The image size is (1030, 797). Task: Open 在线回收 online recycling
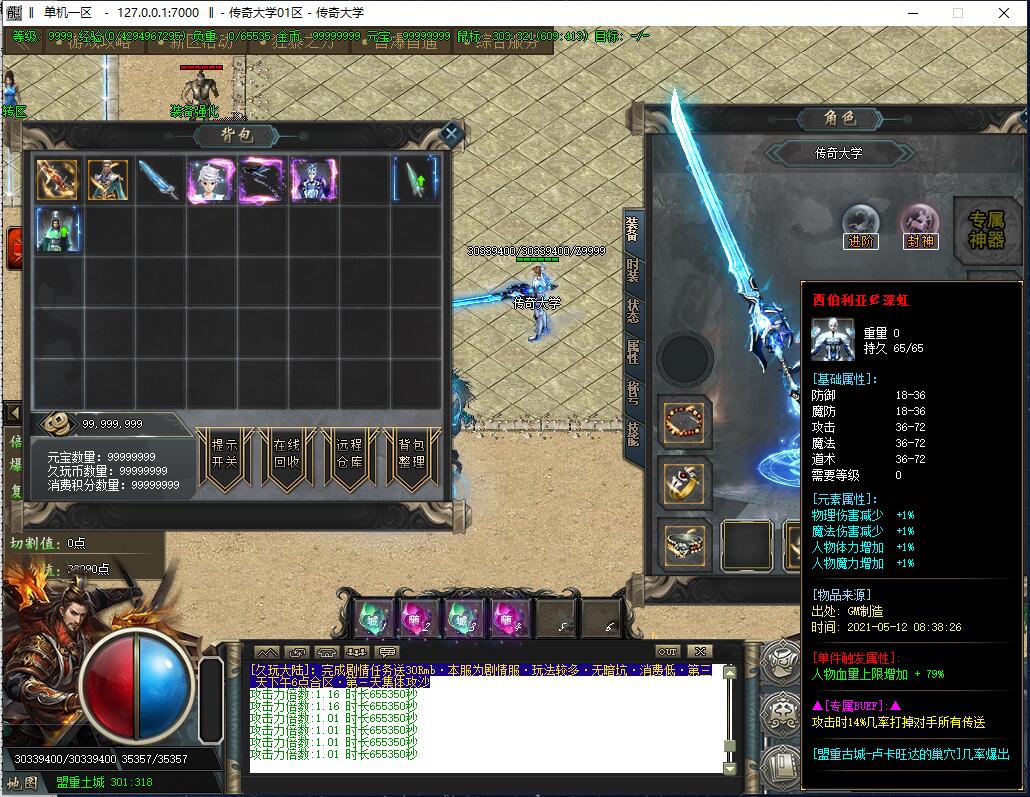286,457
